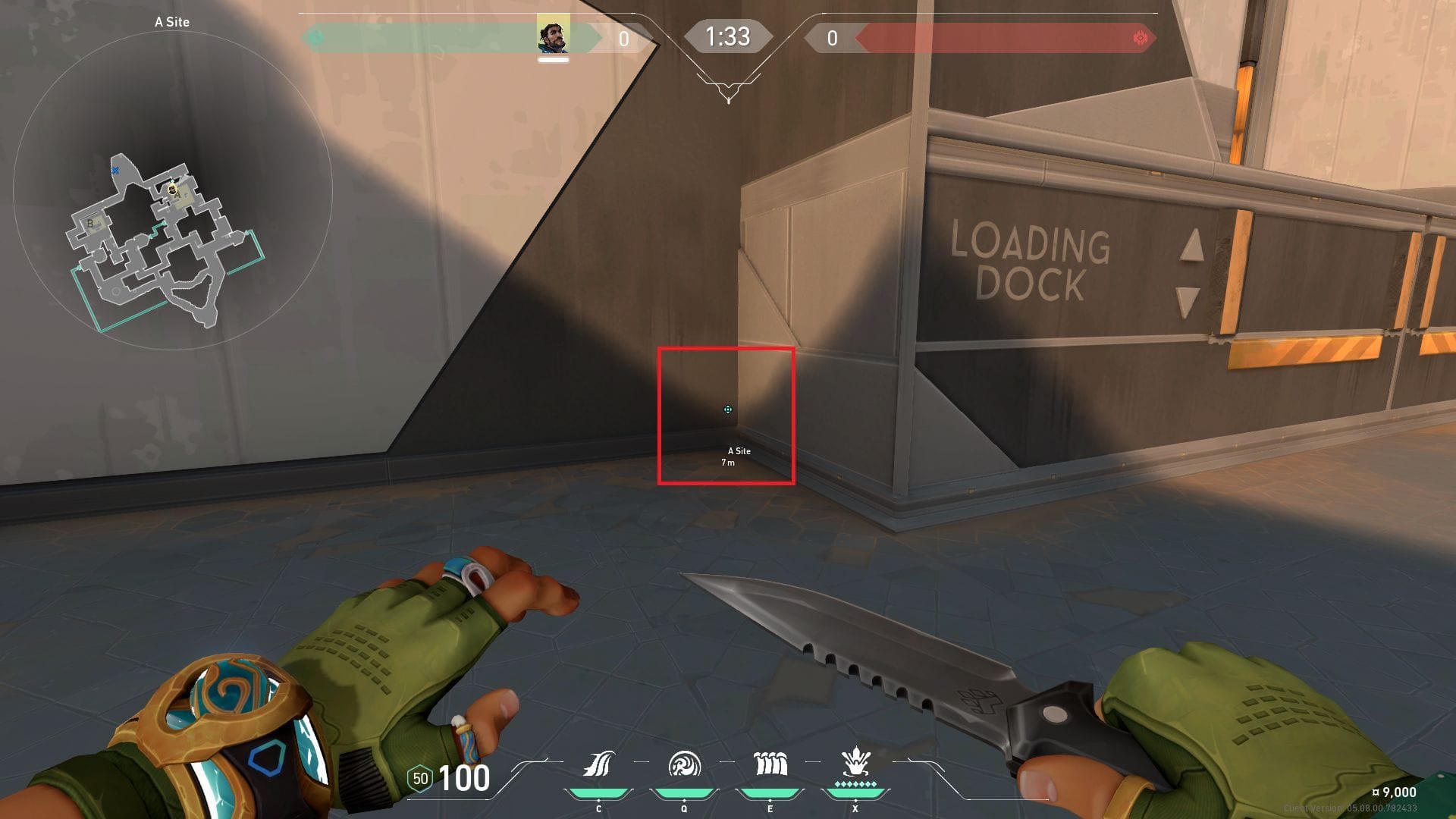Activate the Cove spiral ability icon
1456x819 pixels.
684,764
